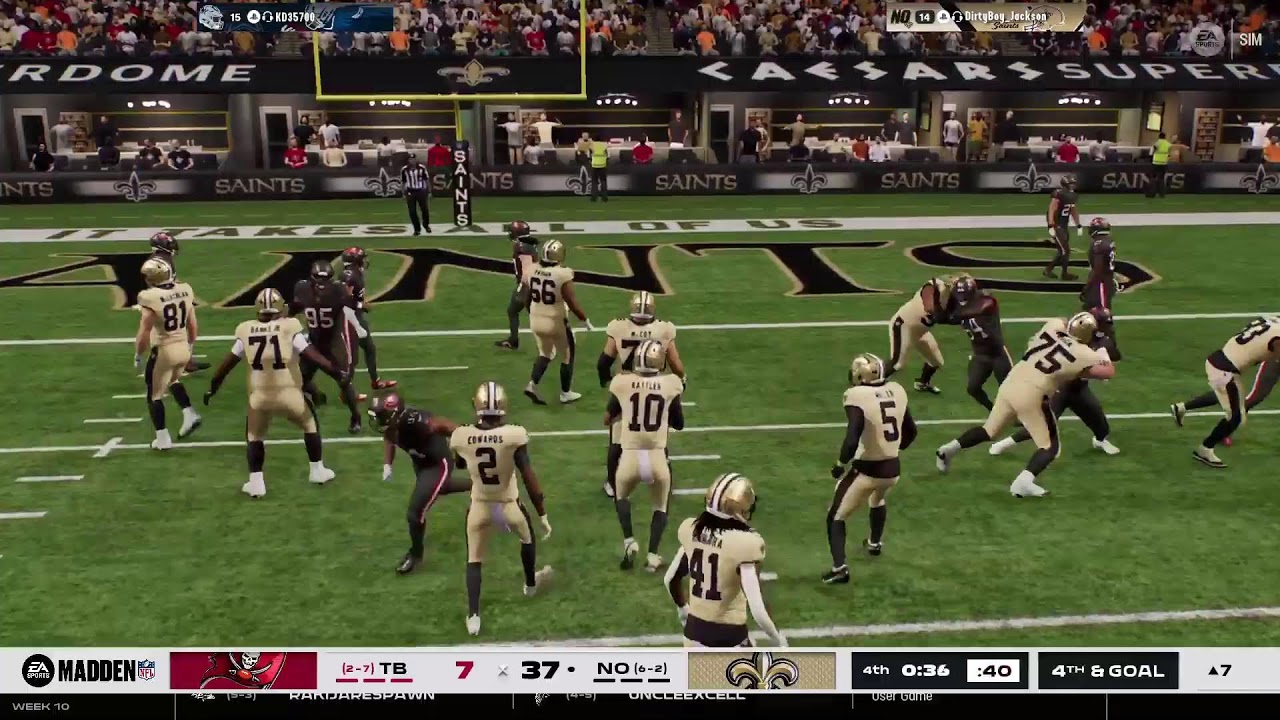Click the EA Sports Madden NFL logo
1280x720 pixels.
tap(88, 670)
